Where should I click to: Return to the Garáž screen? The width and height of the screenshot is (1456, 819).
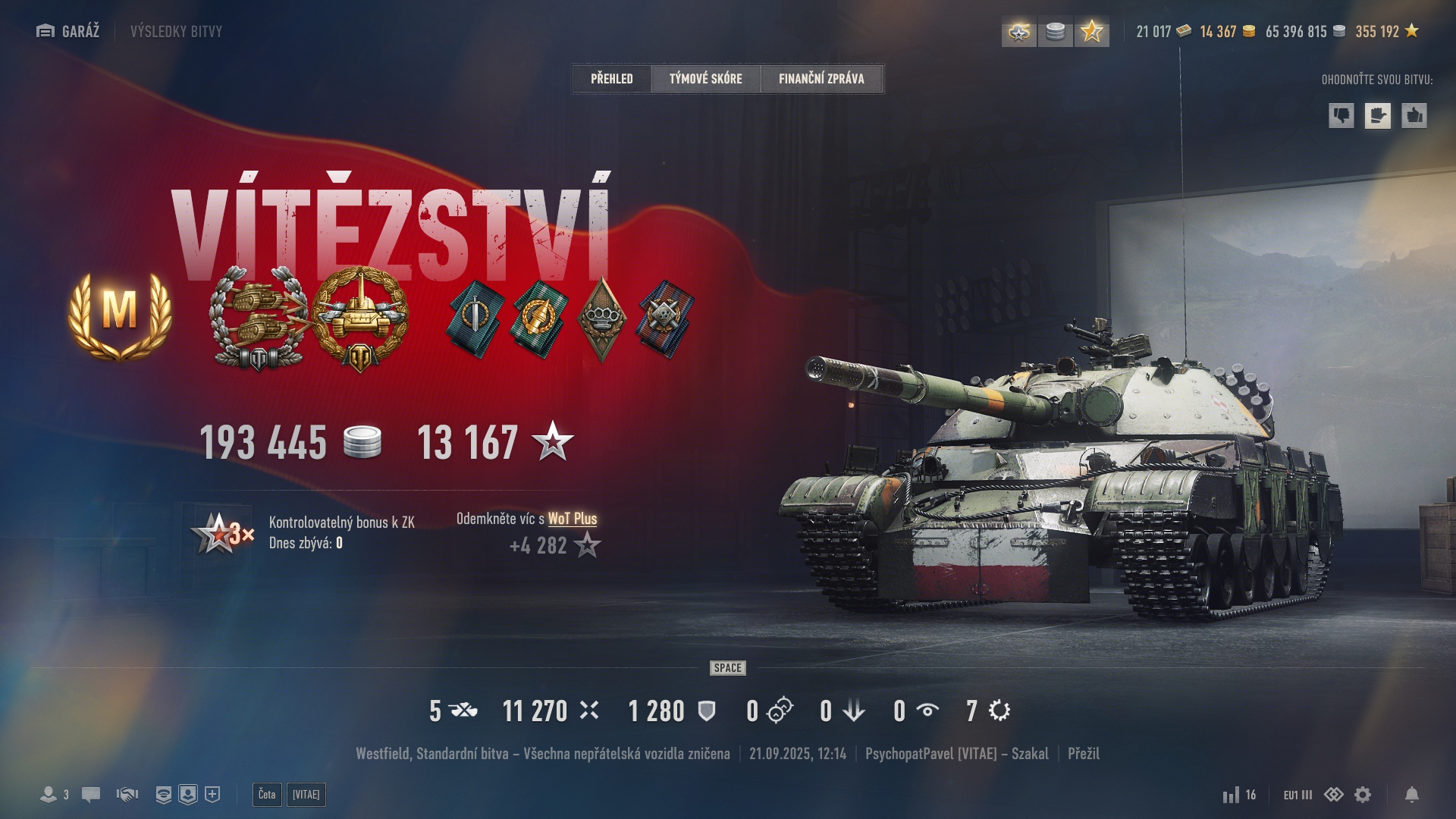click(68, 31)
